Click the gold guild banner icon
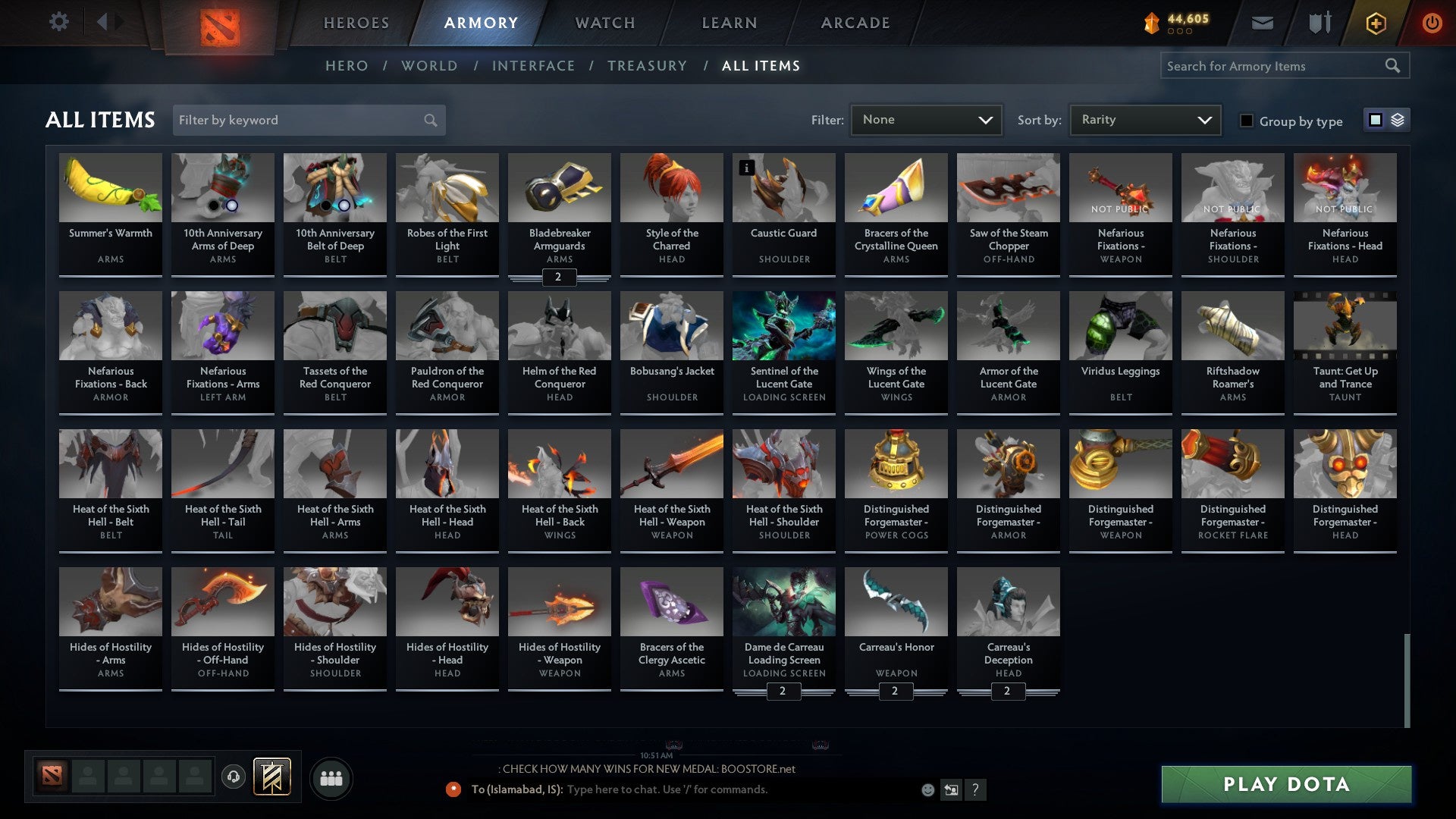The height and width of the screenshot is (819, 1456). 271,777
